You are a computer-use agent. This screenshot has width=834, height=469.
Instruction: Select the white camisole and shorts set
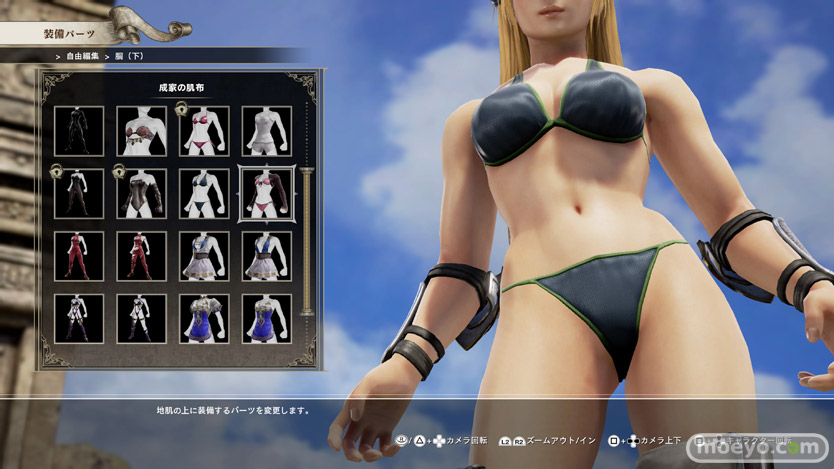(x=266, y=130)
